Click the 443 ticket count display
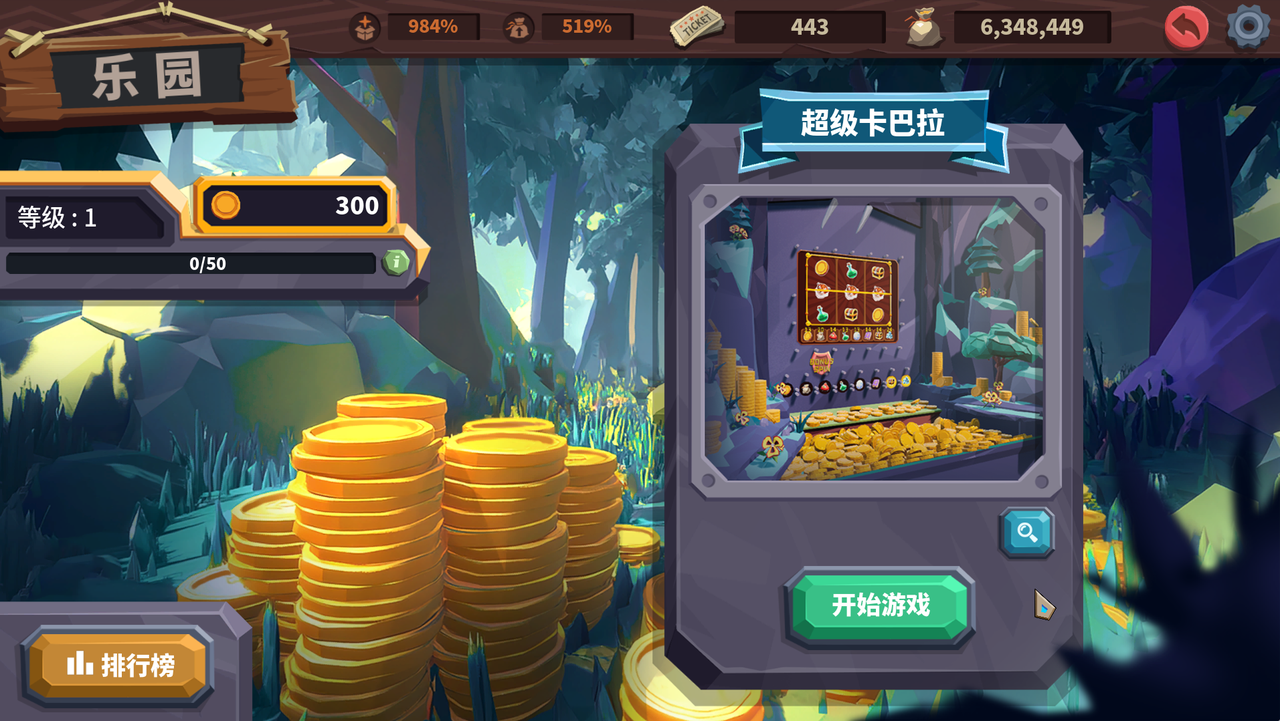This screenshot has height=721, width=1280. click(808, 27)
